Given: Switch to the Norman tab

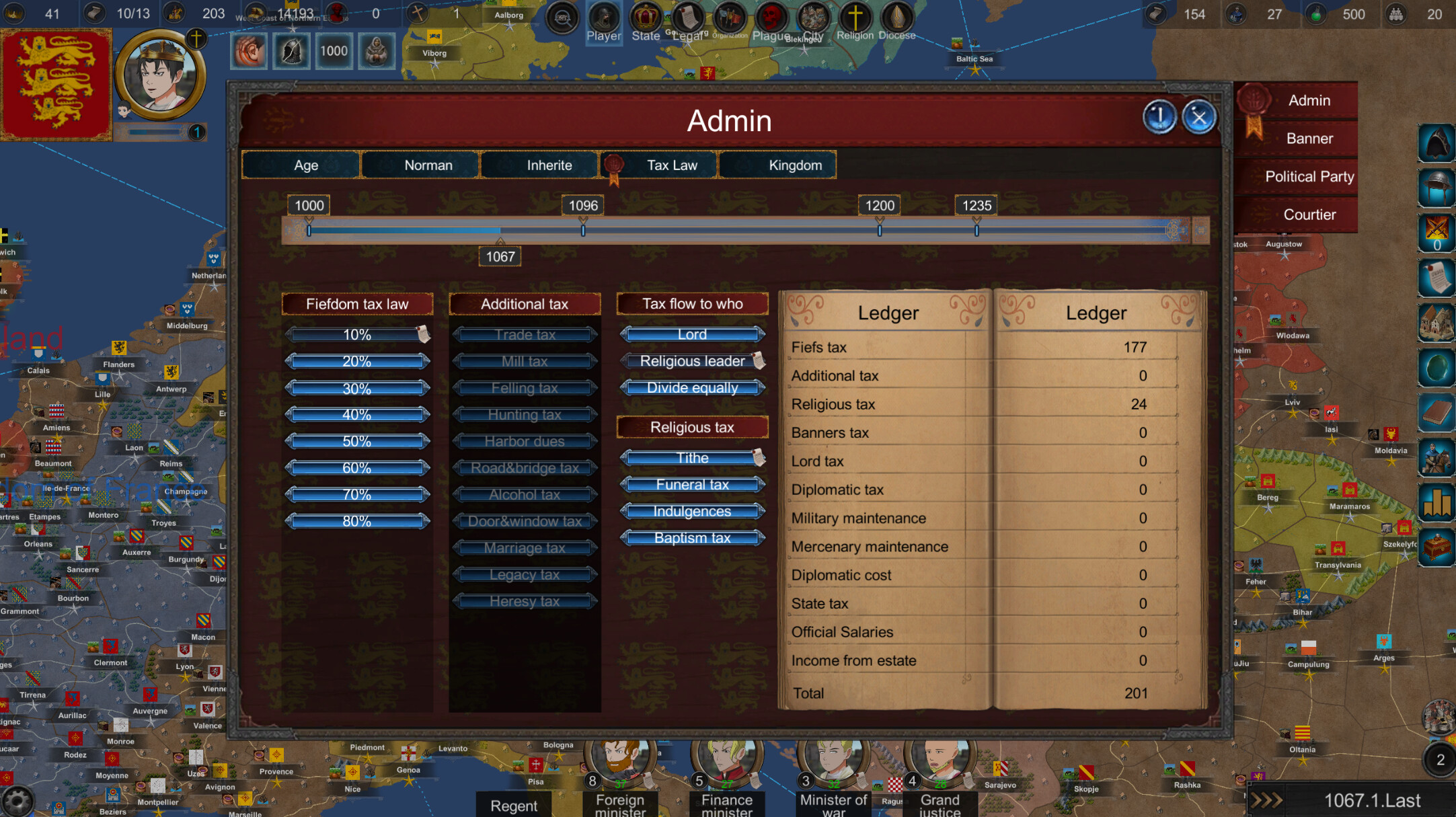Looking at the screenshot, I should click(420, 165).
